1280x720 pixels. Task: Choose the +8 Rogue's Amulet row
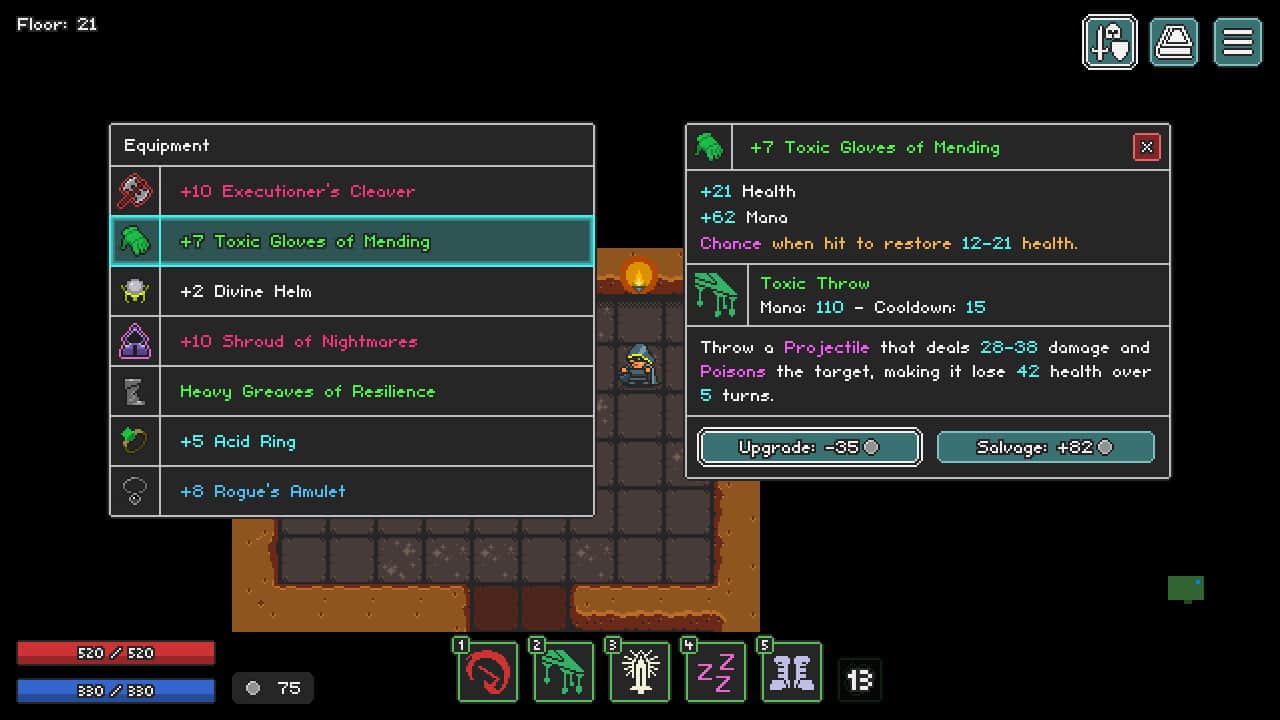(352, 491)
